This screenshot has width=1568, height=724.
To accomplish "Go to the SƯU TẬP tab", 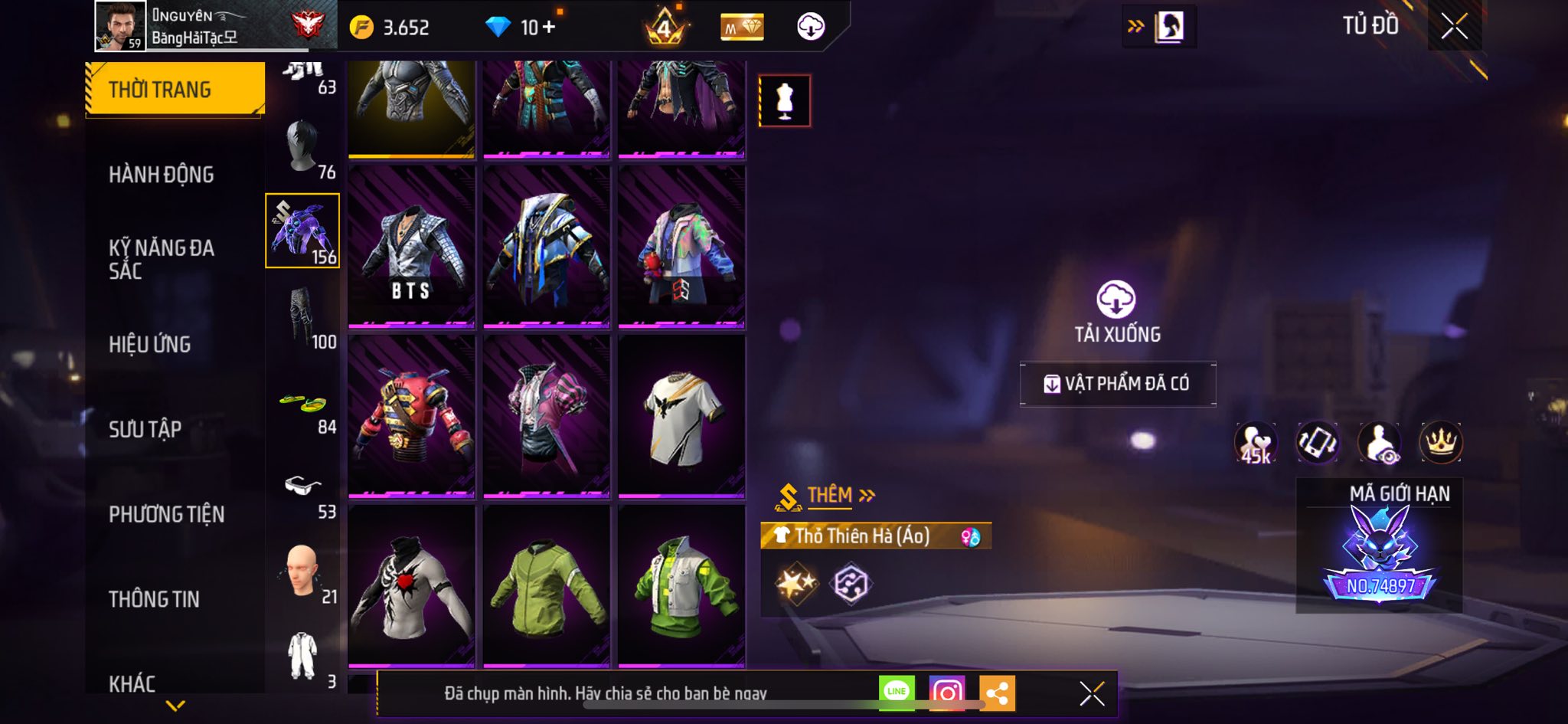I will point(145,429).
